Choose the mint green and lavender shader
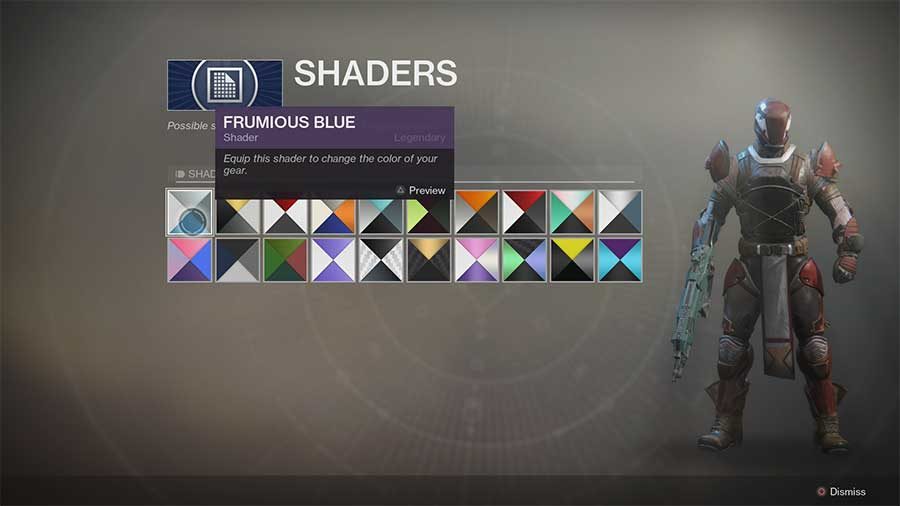Image resolution: width=900 pixels, height=506 pixels. pos(524,260)
